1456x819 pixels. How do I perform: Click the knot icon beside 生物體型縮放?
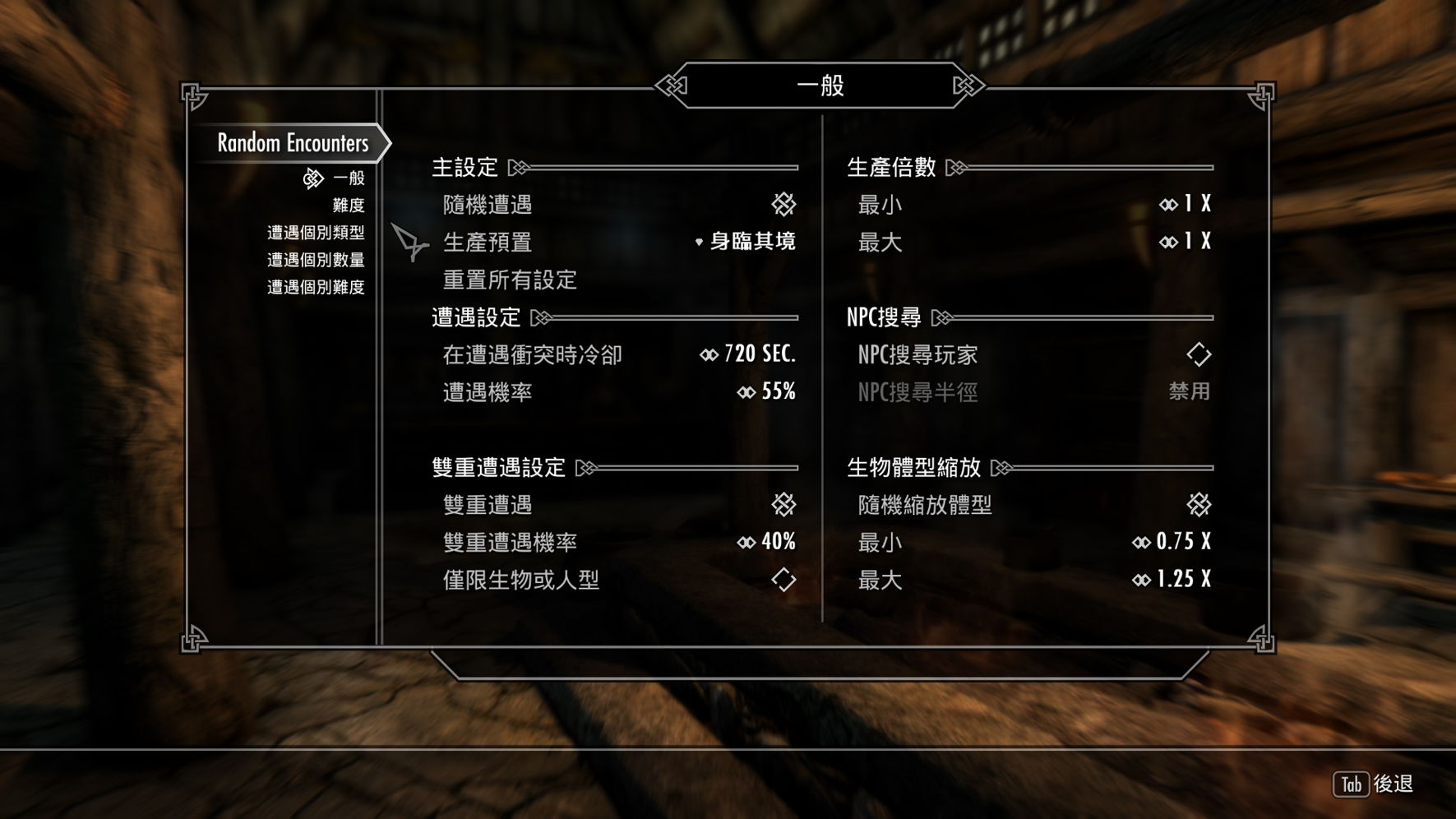coord(1000,467)
